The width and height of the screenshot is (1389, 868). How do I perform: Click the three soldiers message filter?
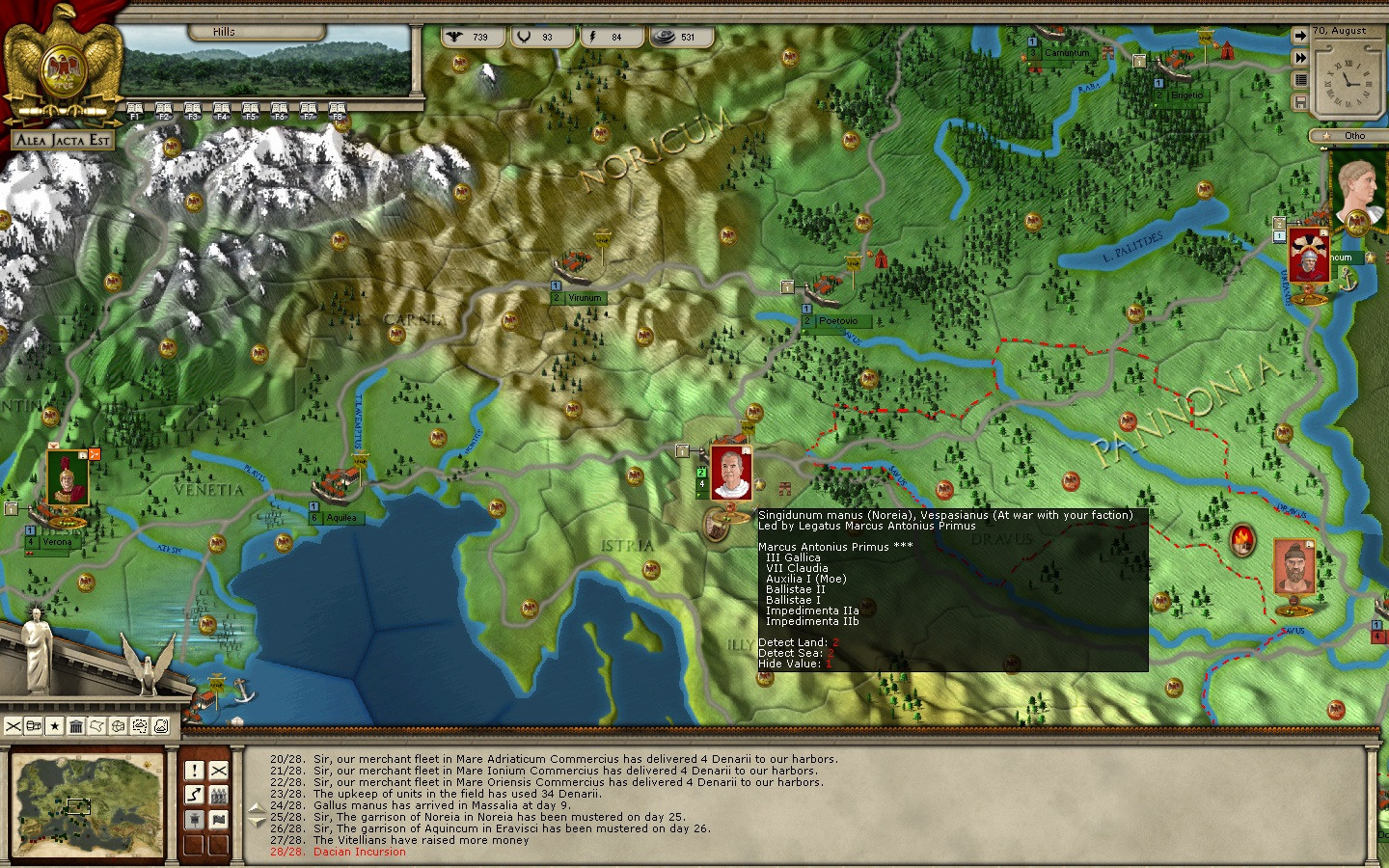pyautogui.click(x=219, y=795)
